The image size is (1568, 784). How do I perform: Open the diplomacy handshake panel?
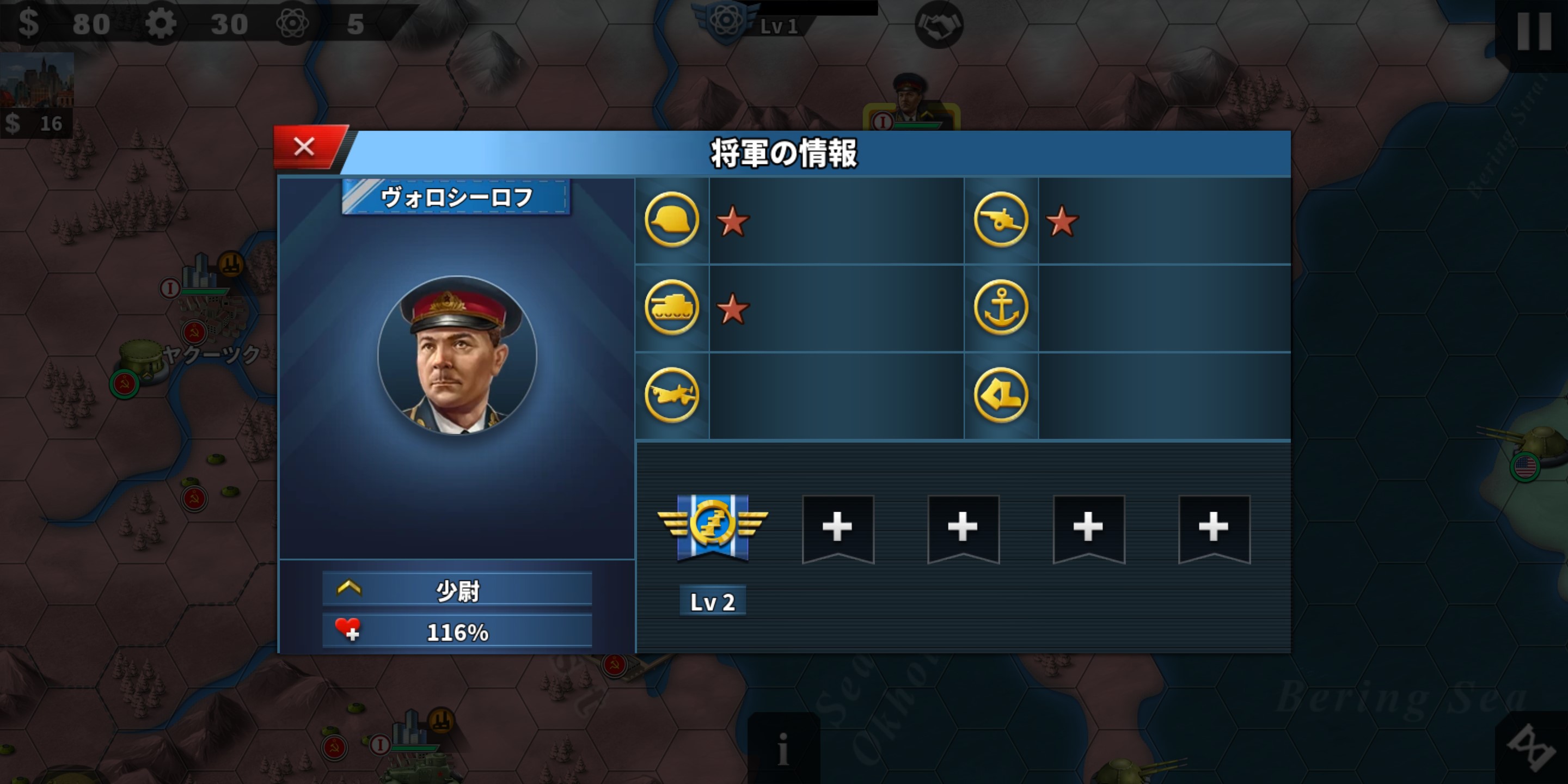(940, 24)
